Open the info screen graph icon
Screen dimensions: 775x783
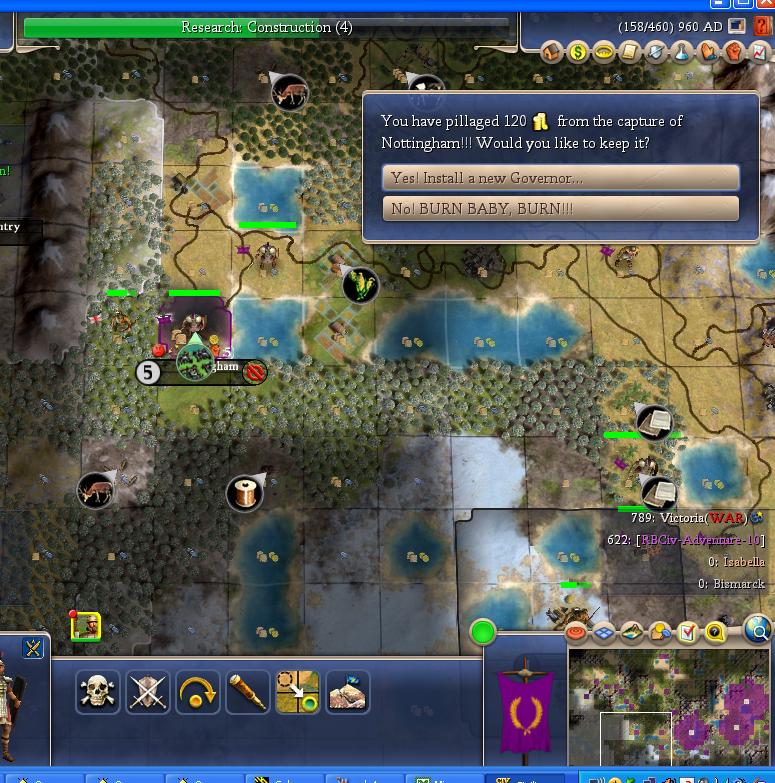760,53
